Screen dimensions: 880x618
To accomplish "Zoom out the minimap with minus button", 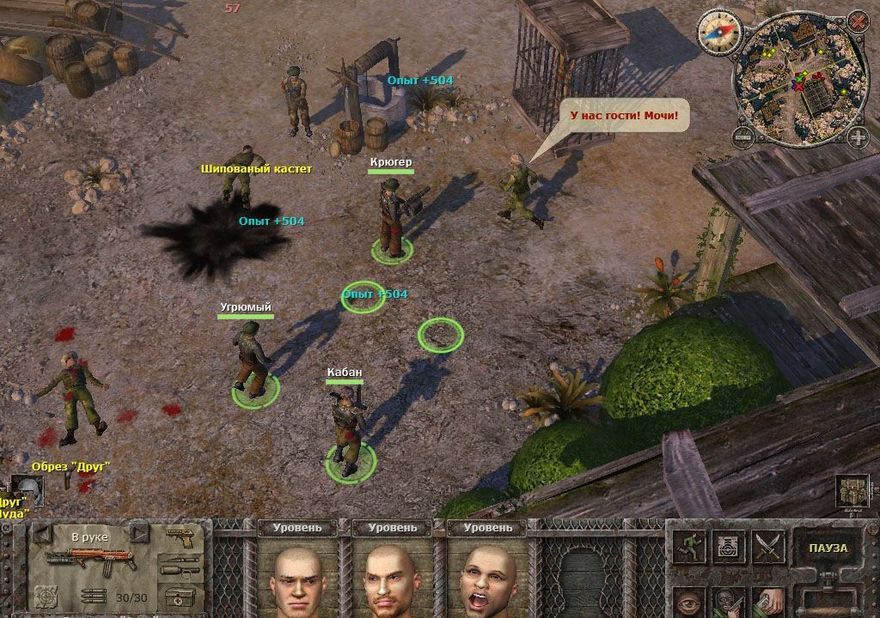I will pyautogui.click(x=743, y=137).
